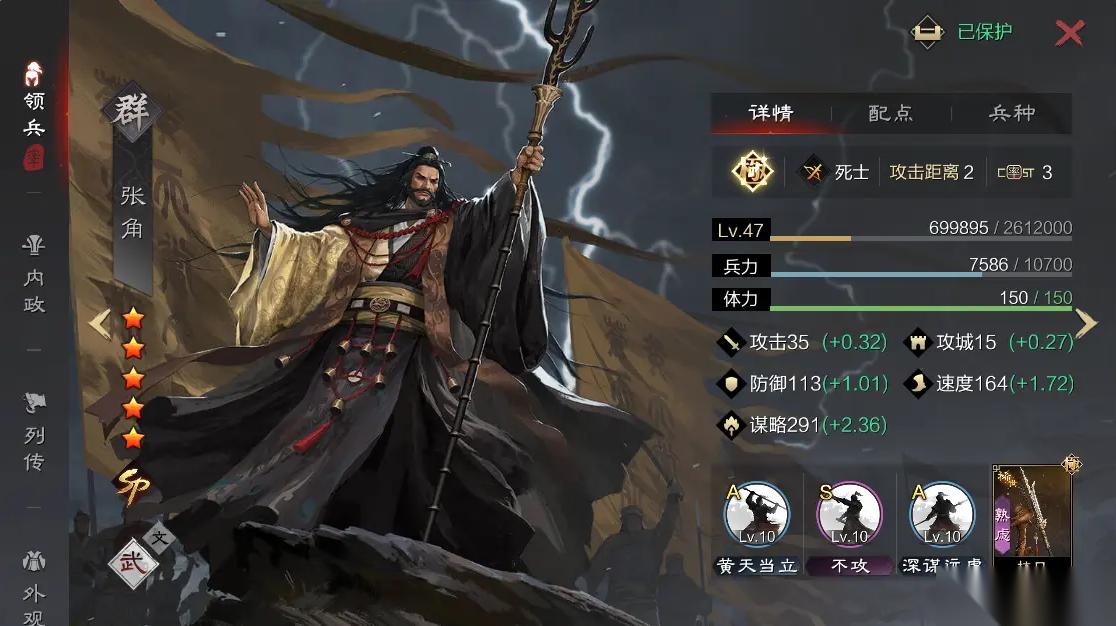Show the previous general with left arrow
The image size is (1116, 626).
click(99, 323)
